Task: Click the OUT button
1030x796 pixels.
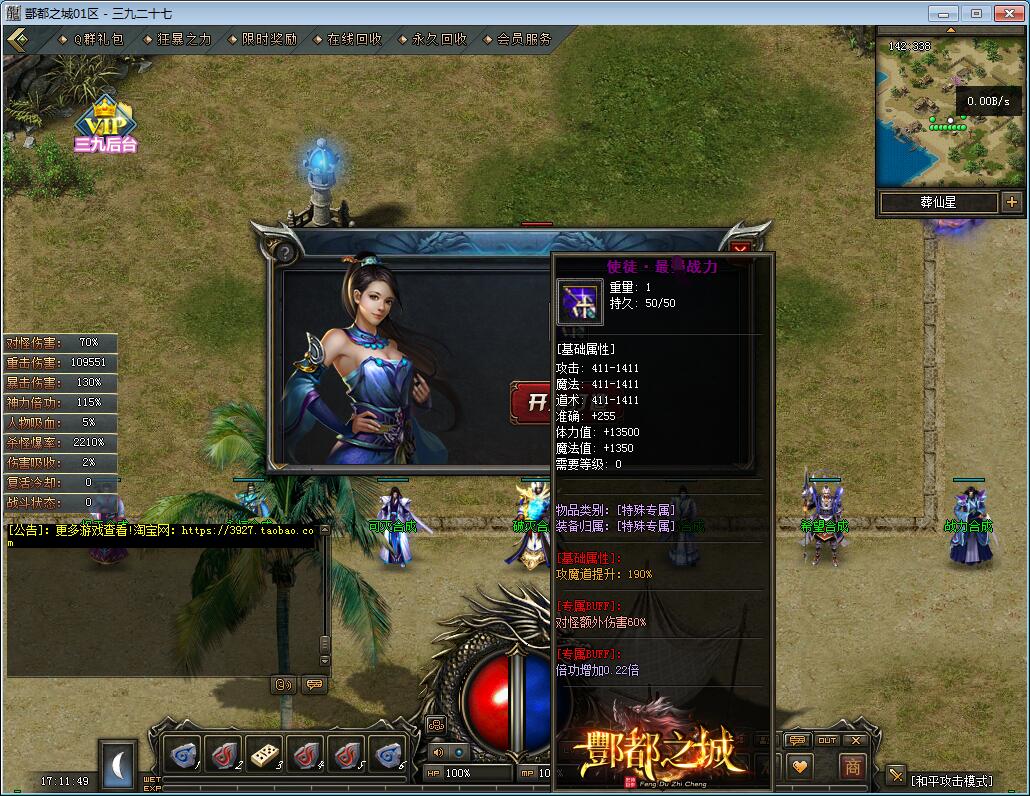Action: 826,740
